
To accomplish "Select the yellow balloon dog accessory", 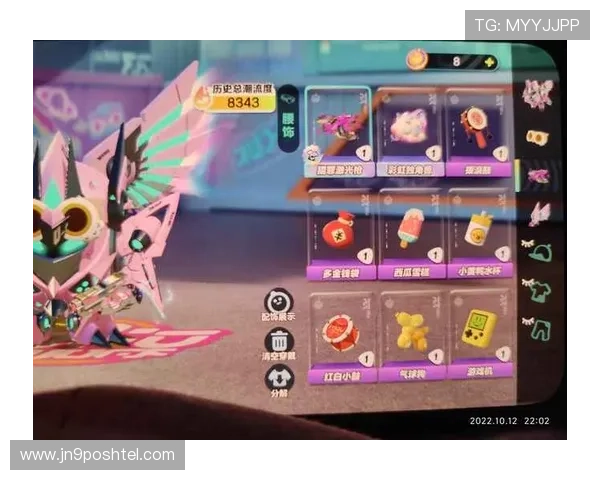I will (412, 332).
